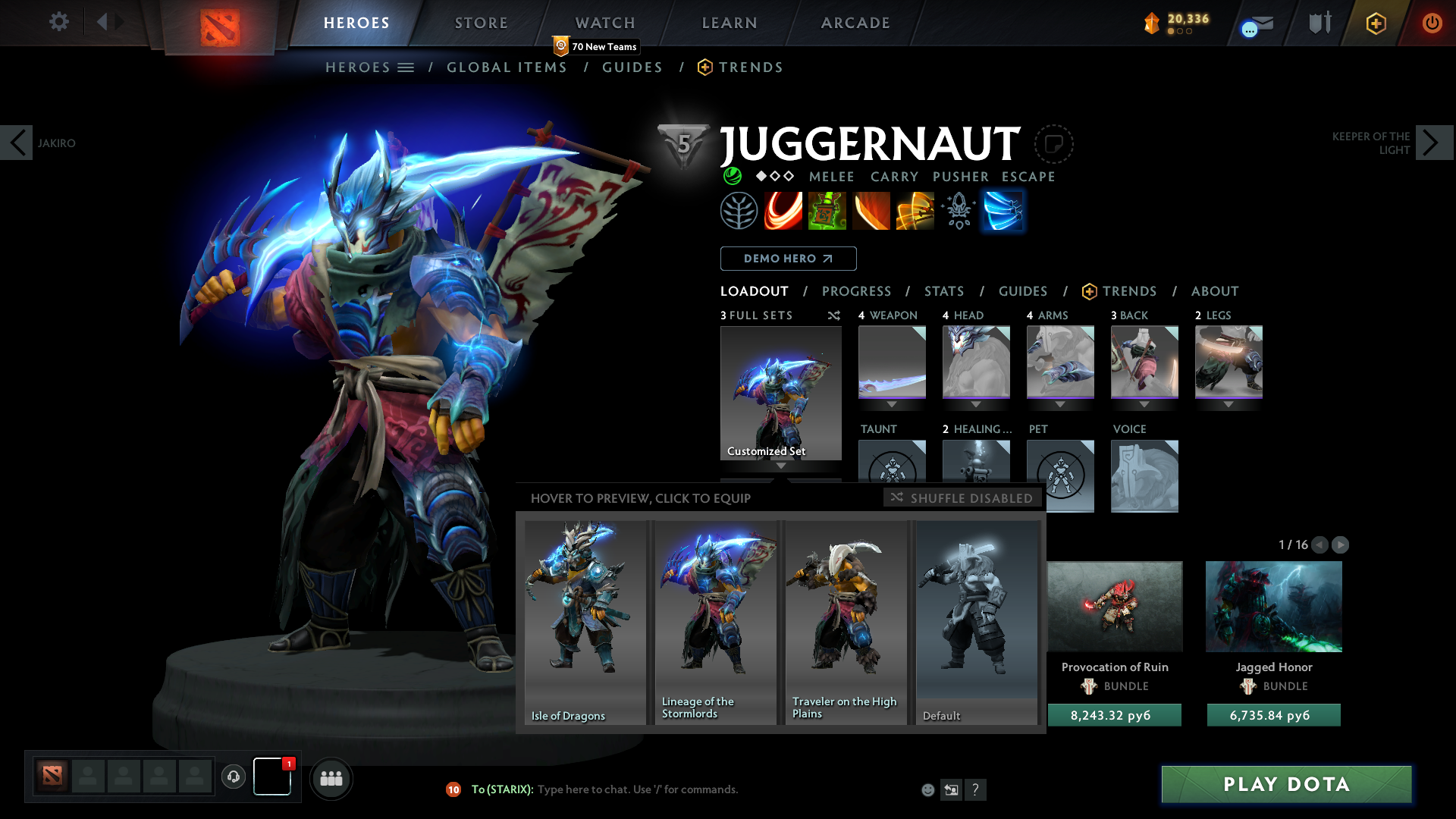Click the PLAY DOTA button
Image resolution: width=1456 pixels, height=819 pixels.
point(1285,784)
